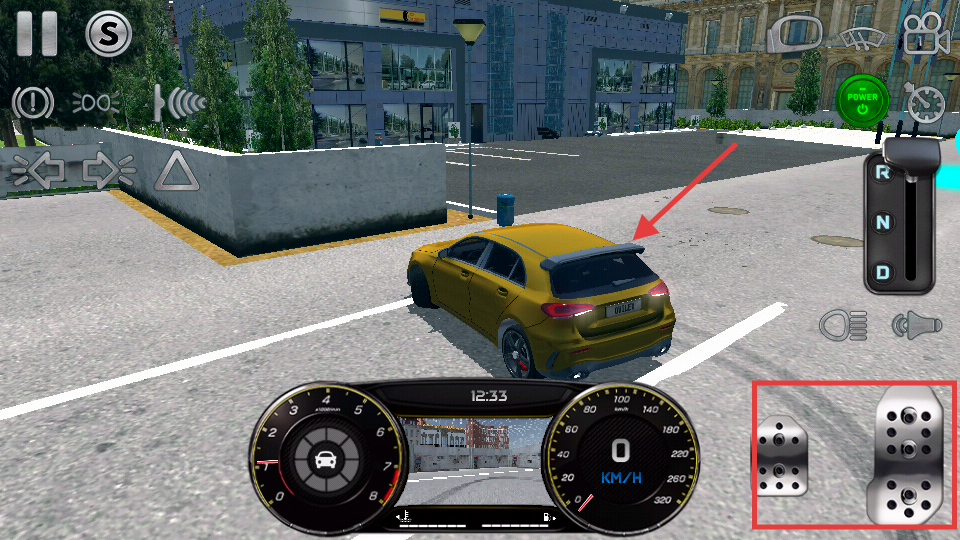Turn on the hazard warning triangle
This screenshot has height=540, width=960.
177,172
